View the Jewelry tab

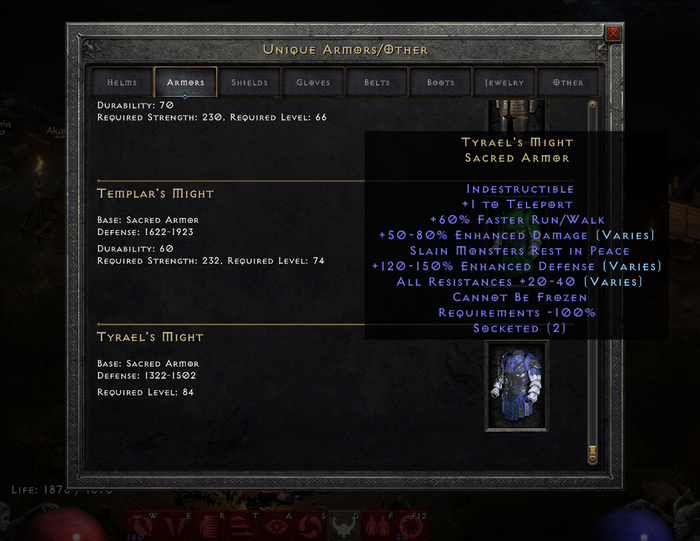click(x=505, y=82)
